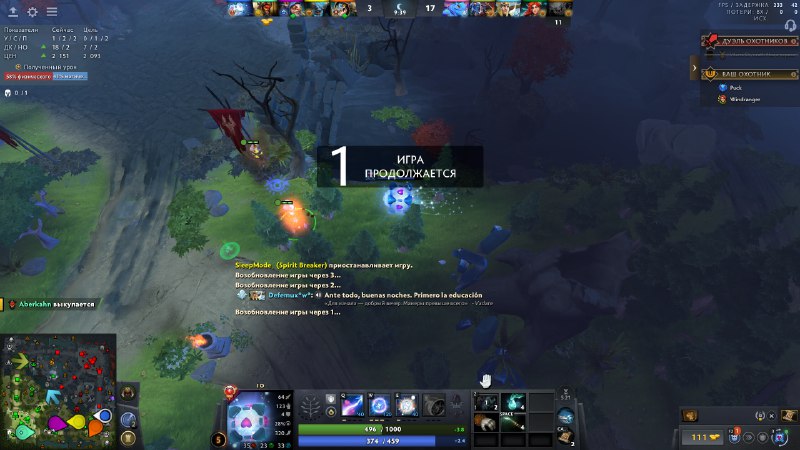Select Puck in the hunter list
The width and height of the screenshot is (800, 450).
point(735,88)
